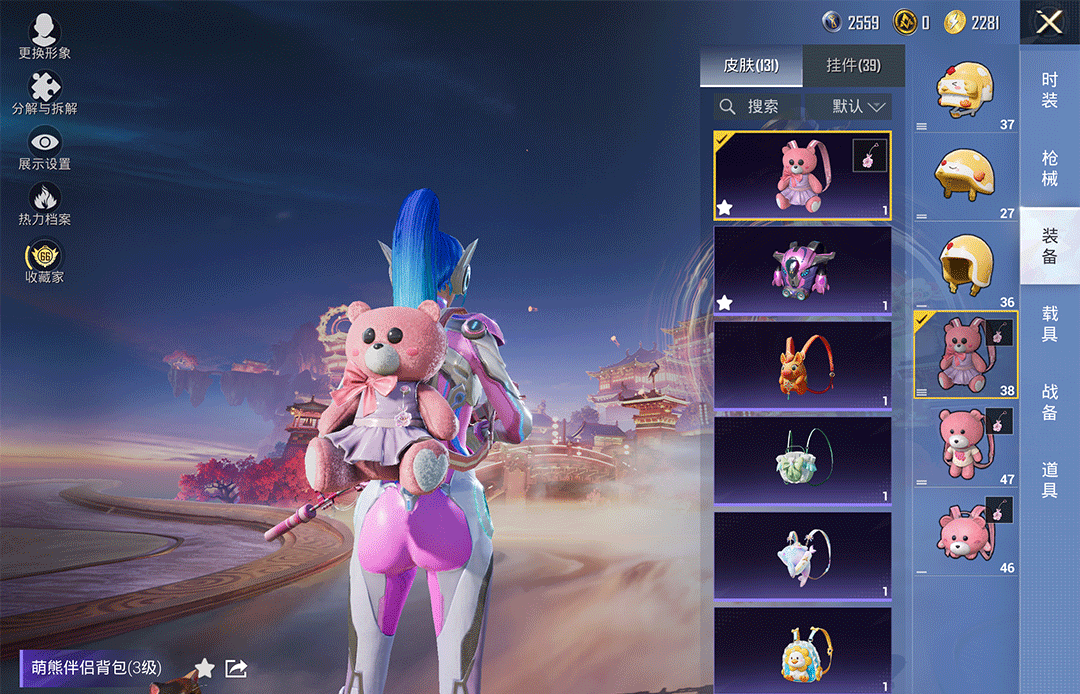
Task: Switch to the 枪械 firearms category
Action: [1049, 168]
